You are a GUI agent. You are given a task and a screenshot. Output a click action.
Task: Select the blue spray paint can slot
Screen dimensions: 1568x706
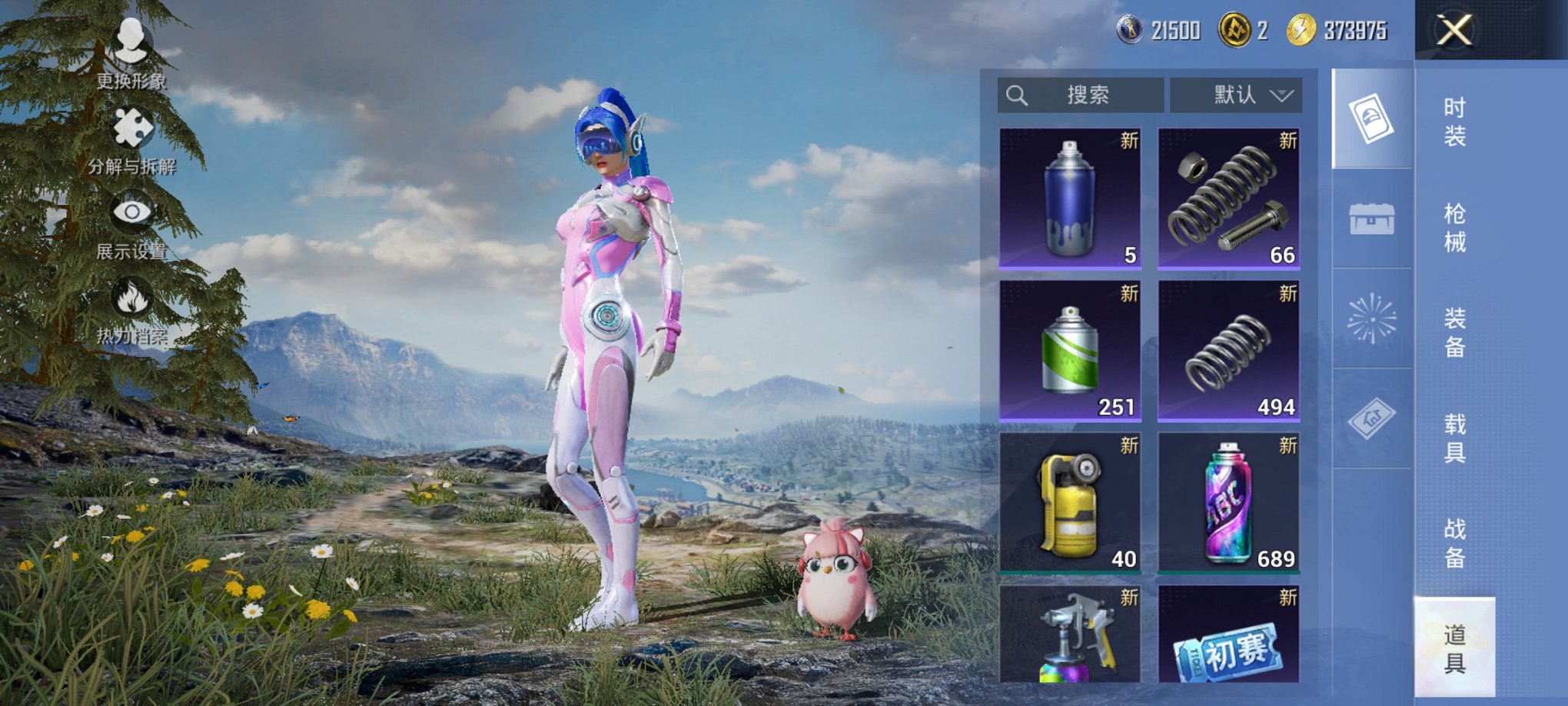[x=1070, y=198]
